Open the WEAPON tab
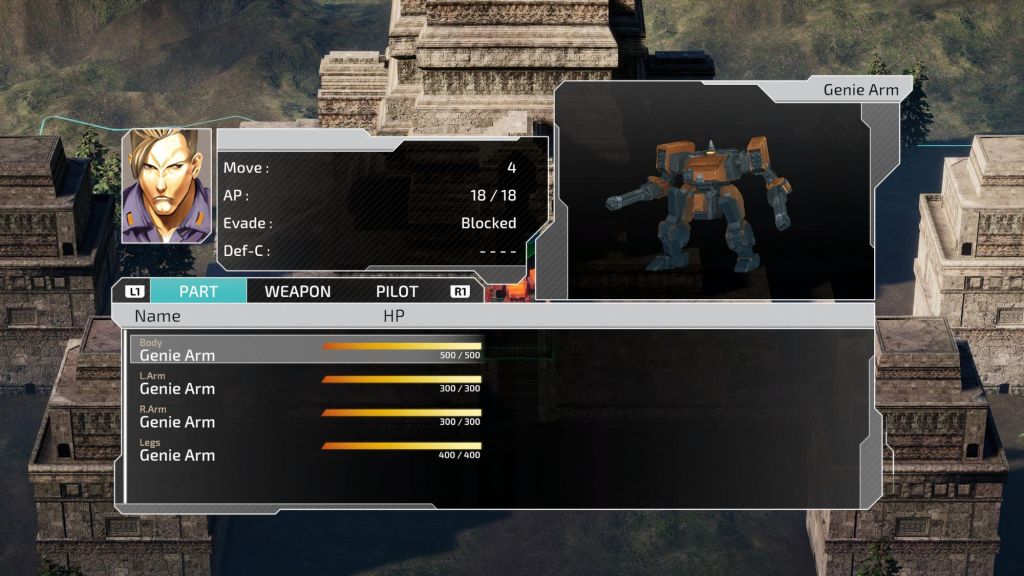Image resolution: width=1024 pixels, height=576 pixels. [297, 292]
